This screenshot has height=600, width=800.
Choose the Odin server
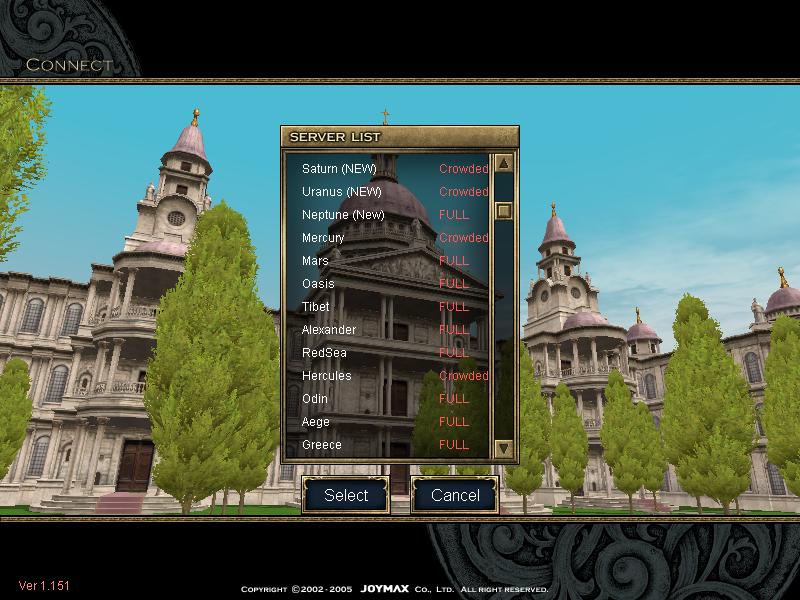315,399
